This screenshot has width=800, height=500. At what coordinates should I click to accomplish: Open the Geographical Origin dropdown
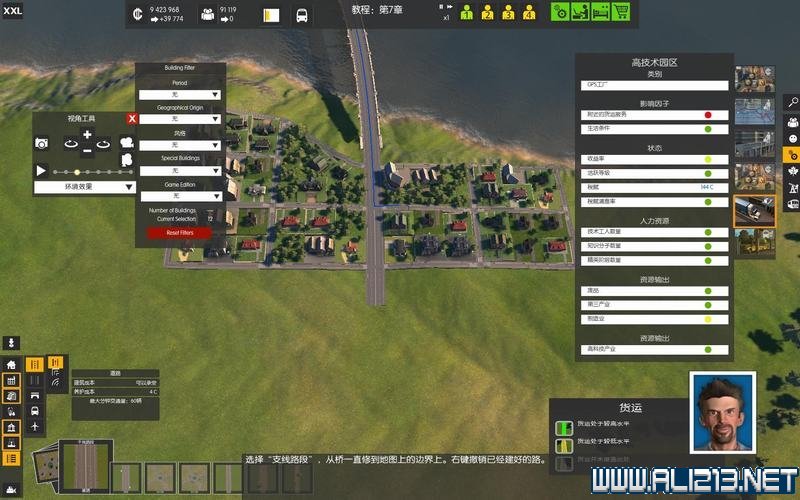180,119
